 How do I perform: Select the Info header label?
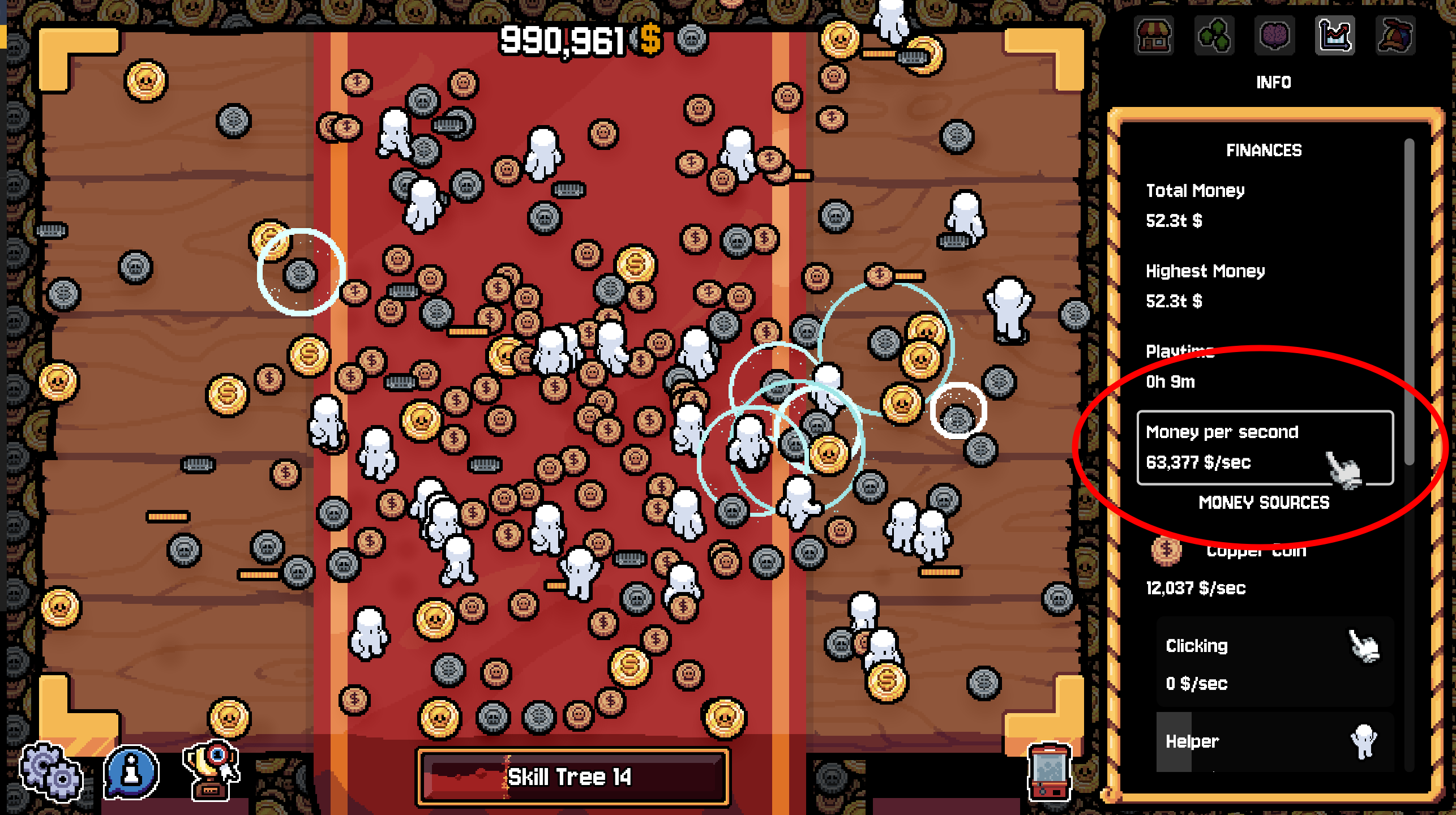(x=1273, y=82)
